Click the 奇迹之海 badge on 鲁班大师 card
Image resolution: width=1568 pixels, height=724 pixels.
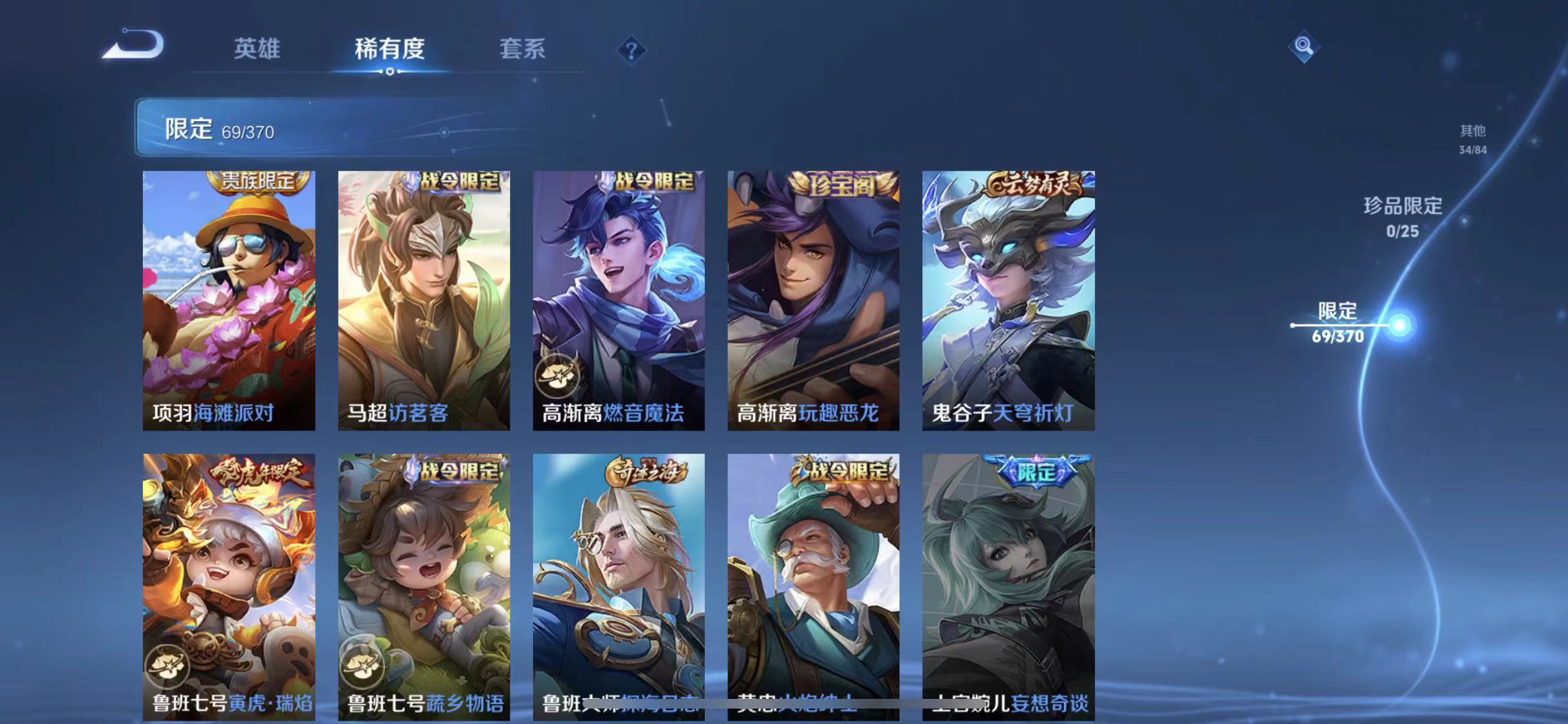[646, 473]
